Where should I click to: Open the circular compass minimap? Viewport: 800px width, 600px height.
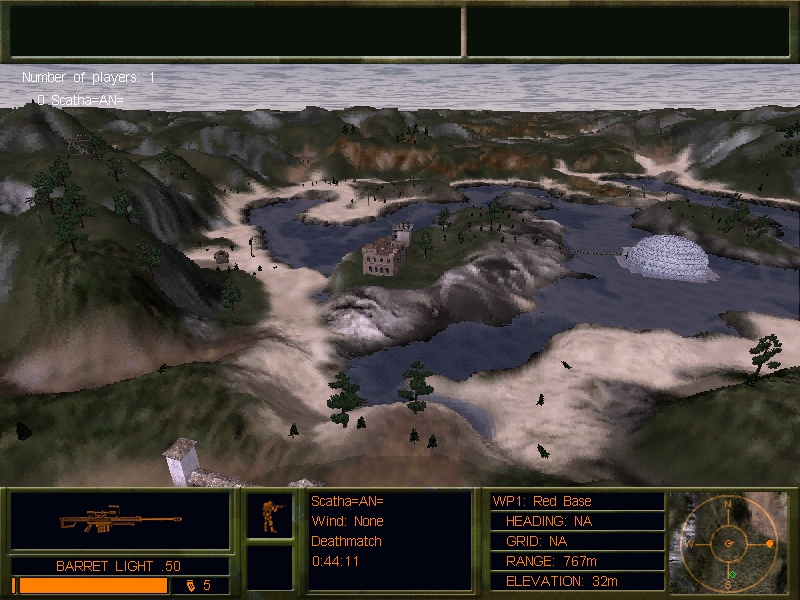pos(728,543)
